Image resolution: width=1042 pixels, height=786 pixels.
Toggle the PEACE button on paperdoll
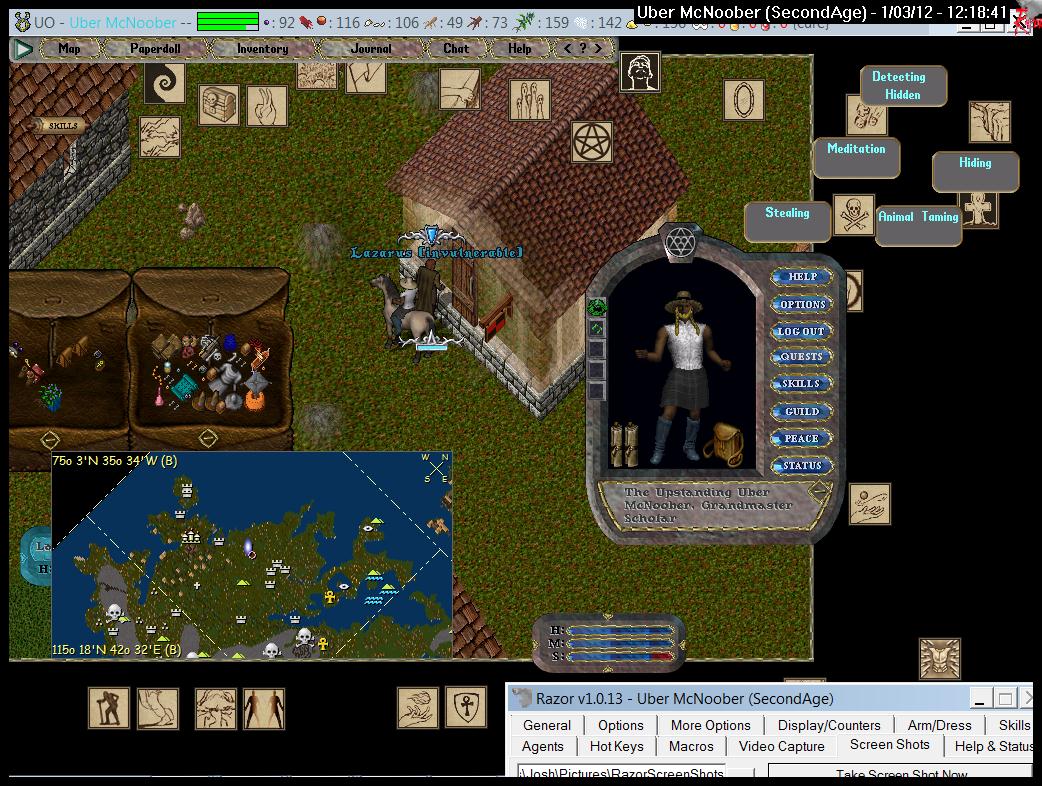pyautogui.click(x=802, y=438)
